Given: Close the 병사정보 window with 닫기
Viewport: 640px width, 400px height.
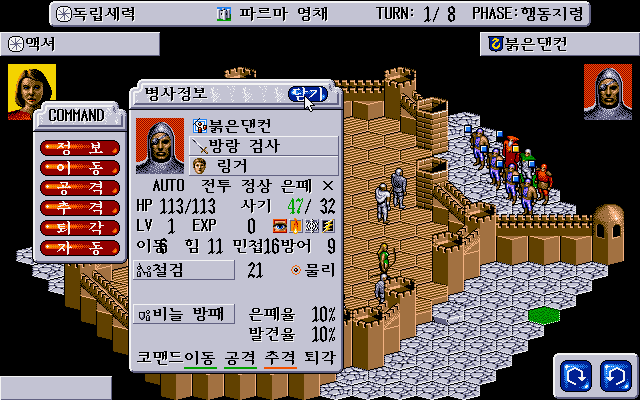Looking at the screenshot, I should (x=306, y=94).
